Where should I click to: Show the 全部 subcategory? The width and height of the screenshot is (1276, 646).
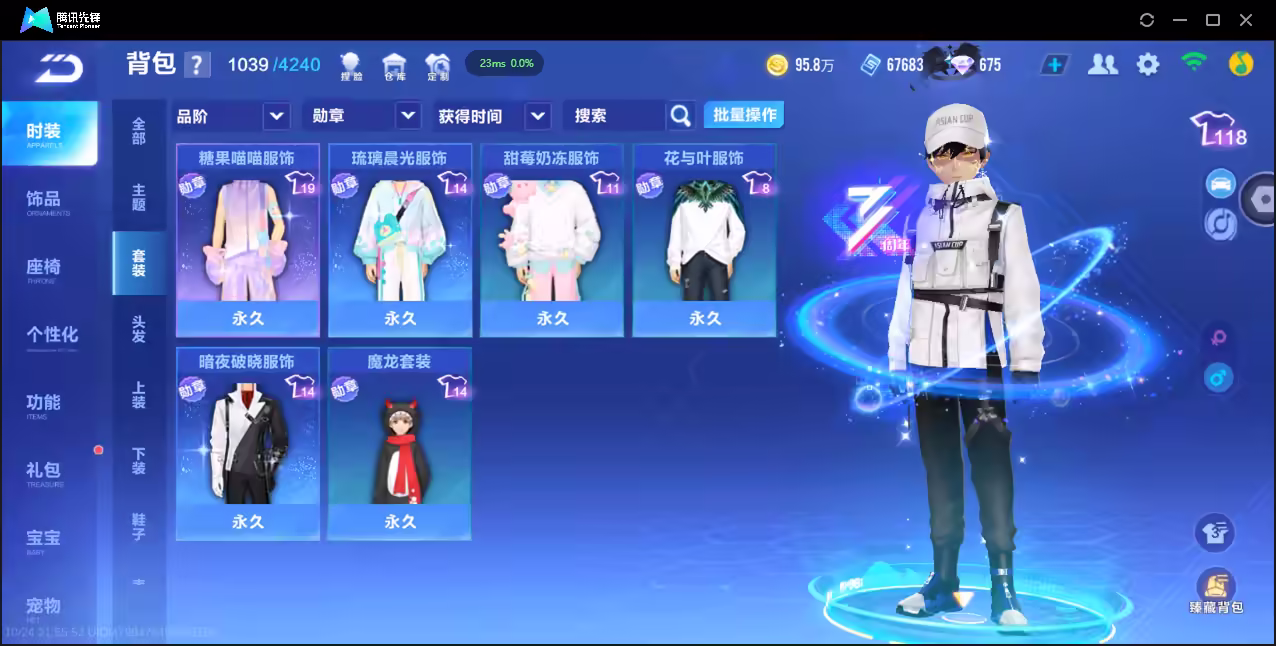(x=138, y=131)
